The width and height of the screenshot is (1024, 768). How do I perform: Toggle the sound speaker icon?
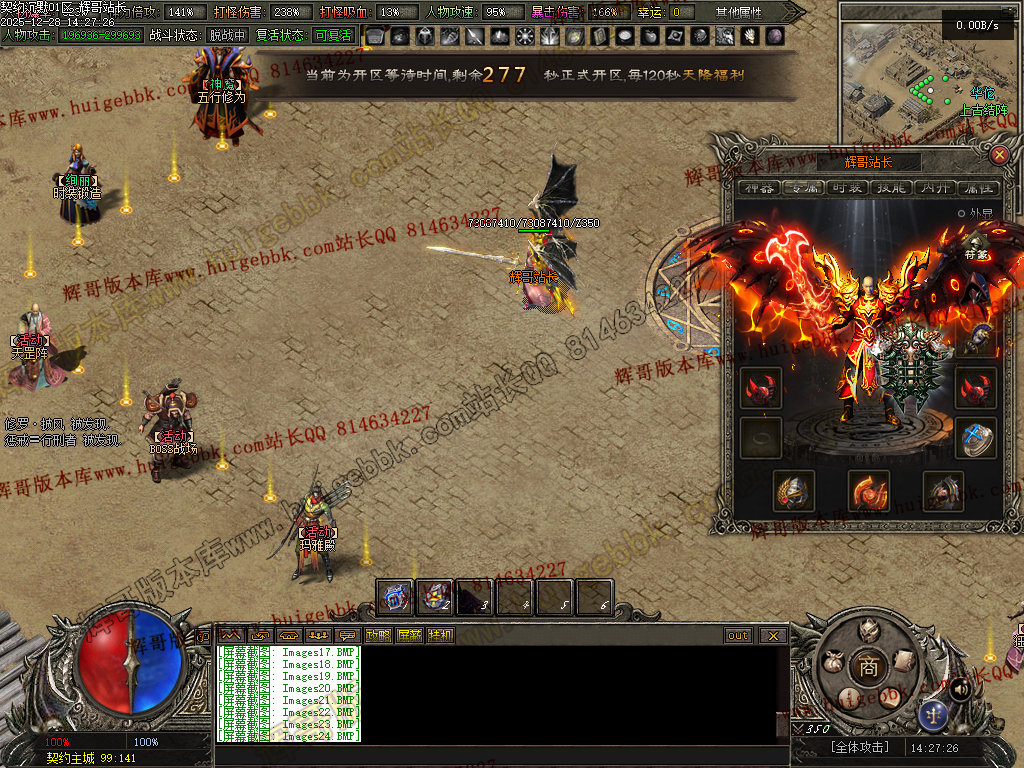pos(960,688)
